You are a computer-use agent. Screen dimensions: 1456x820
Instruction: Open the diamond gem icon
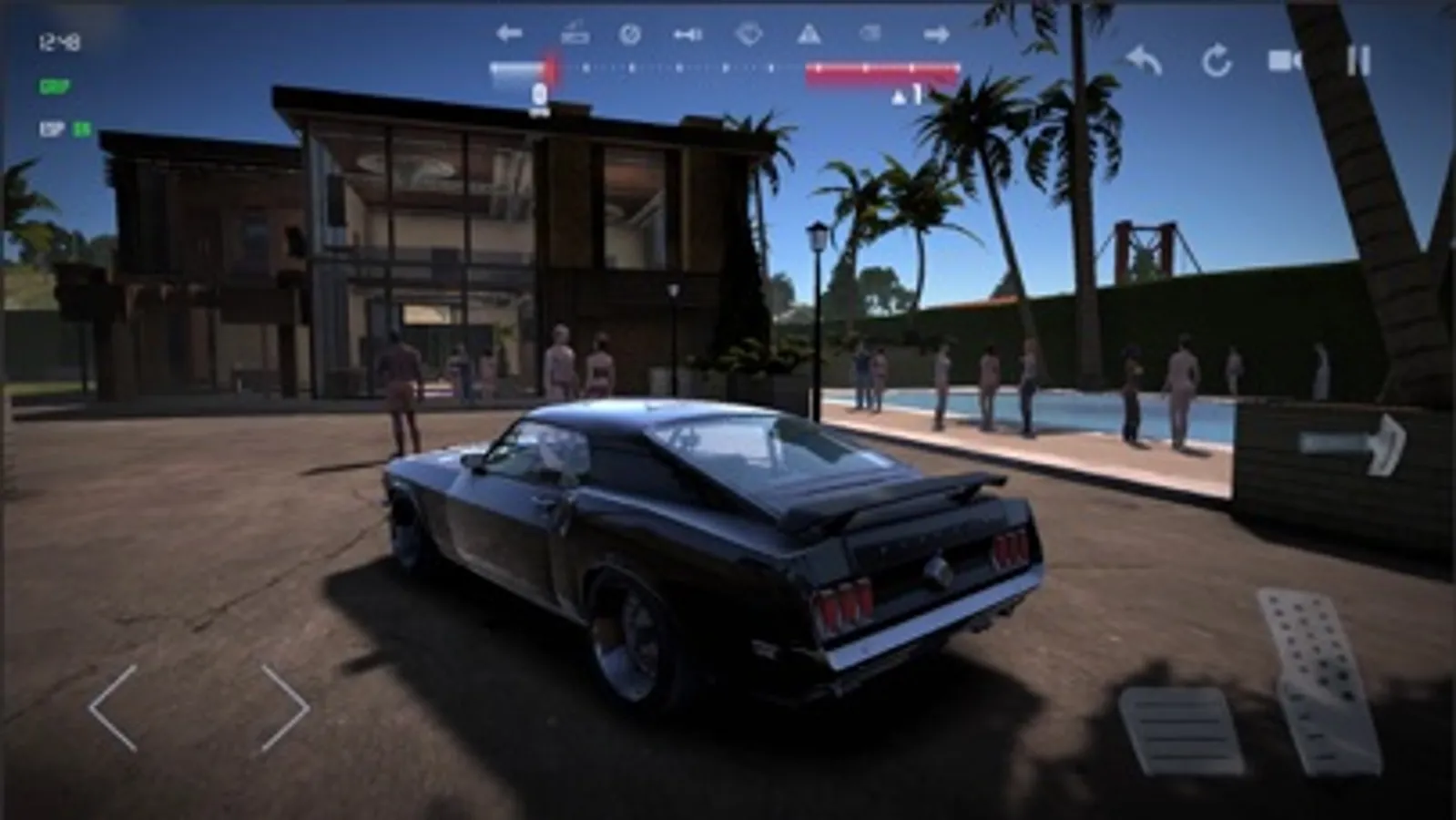click(x=749, y=34)
